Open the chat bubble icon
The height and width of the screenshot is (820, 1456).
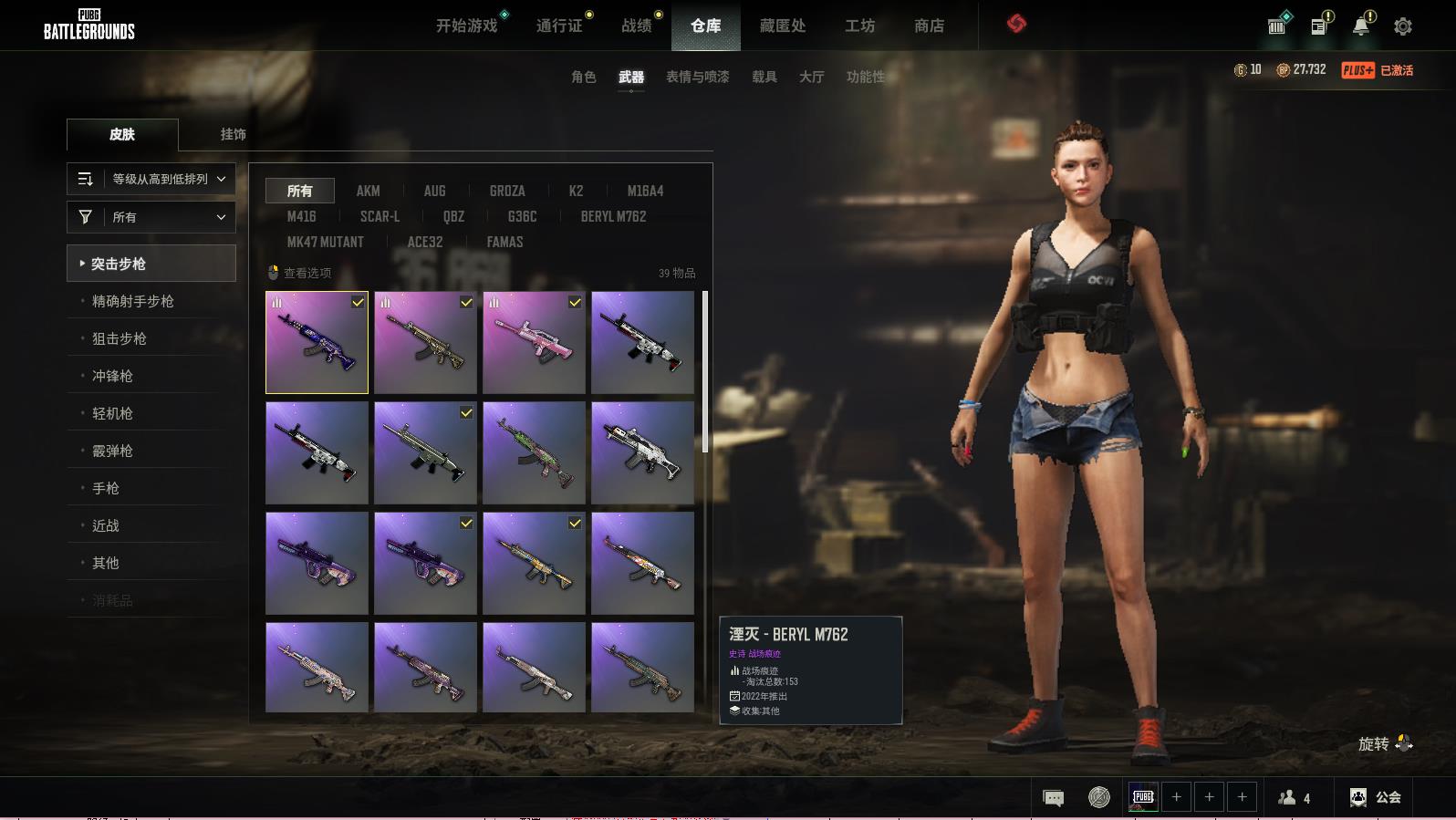tap(1053, 798)
